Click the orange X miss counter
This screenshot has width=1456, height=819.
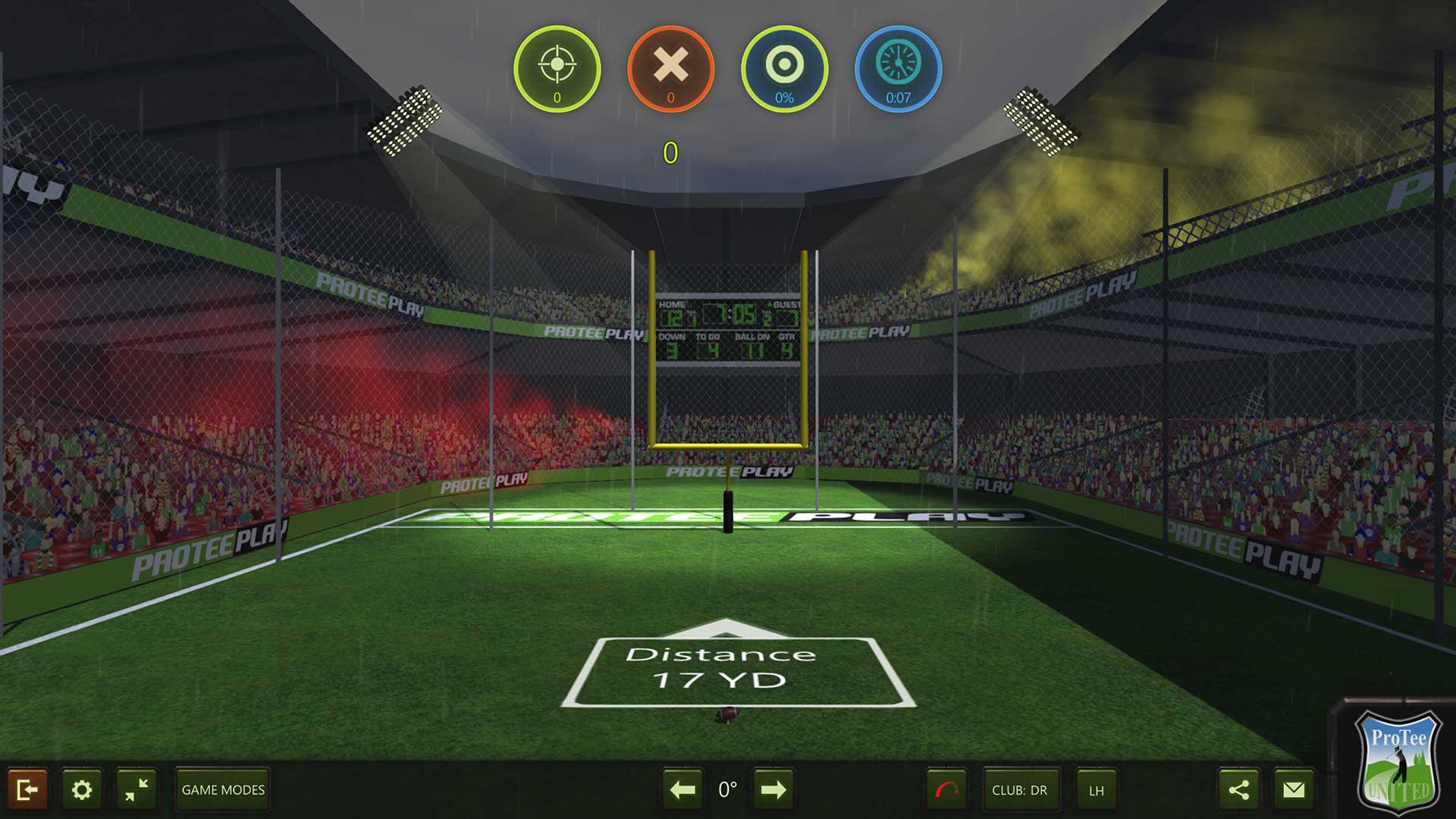pos(670,68)
